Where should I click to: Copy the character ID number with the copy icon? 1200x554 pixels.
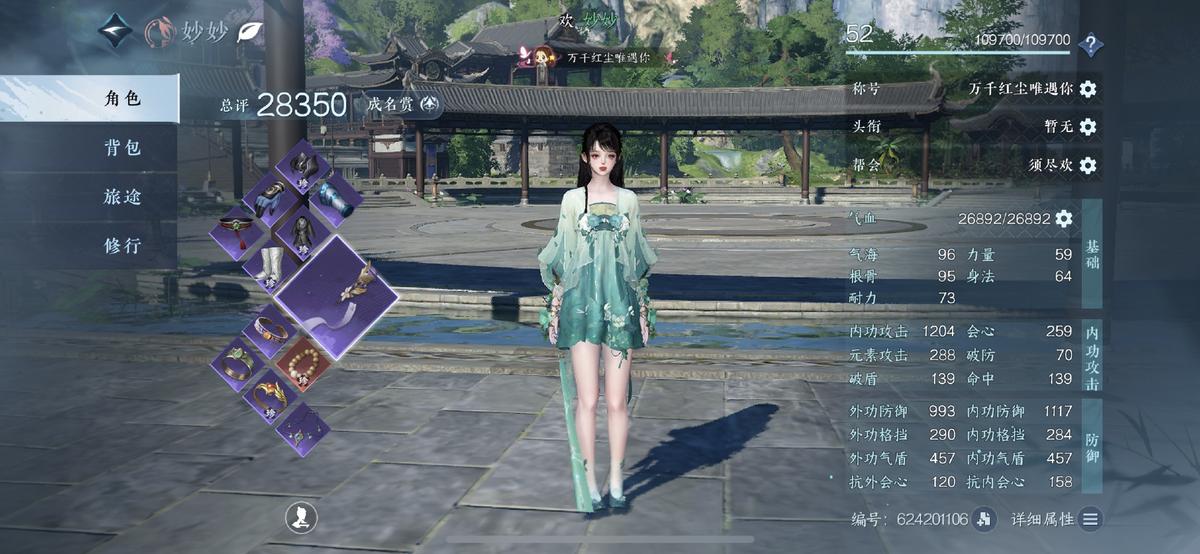coord(986,518)
